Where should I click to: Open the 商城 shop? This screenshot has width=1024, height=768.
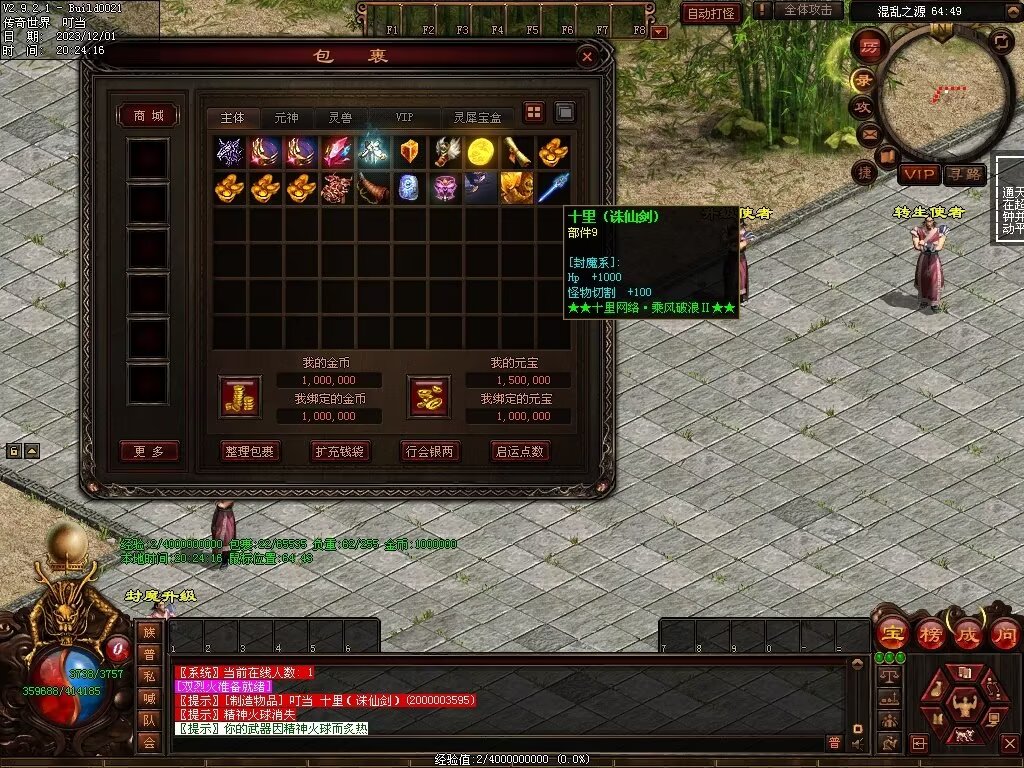(148, 116)
